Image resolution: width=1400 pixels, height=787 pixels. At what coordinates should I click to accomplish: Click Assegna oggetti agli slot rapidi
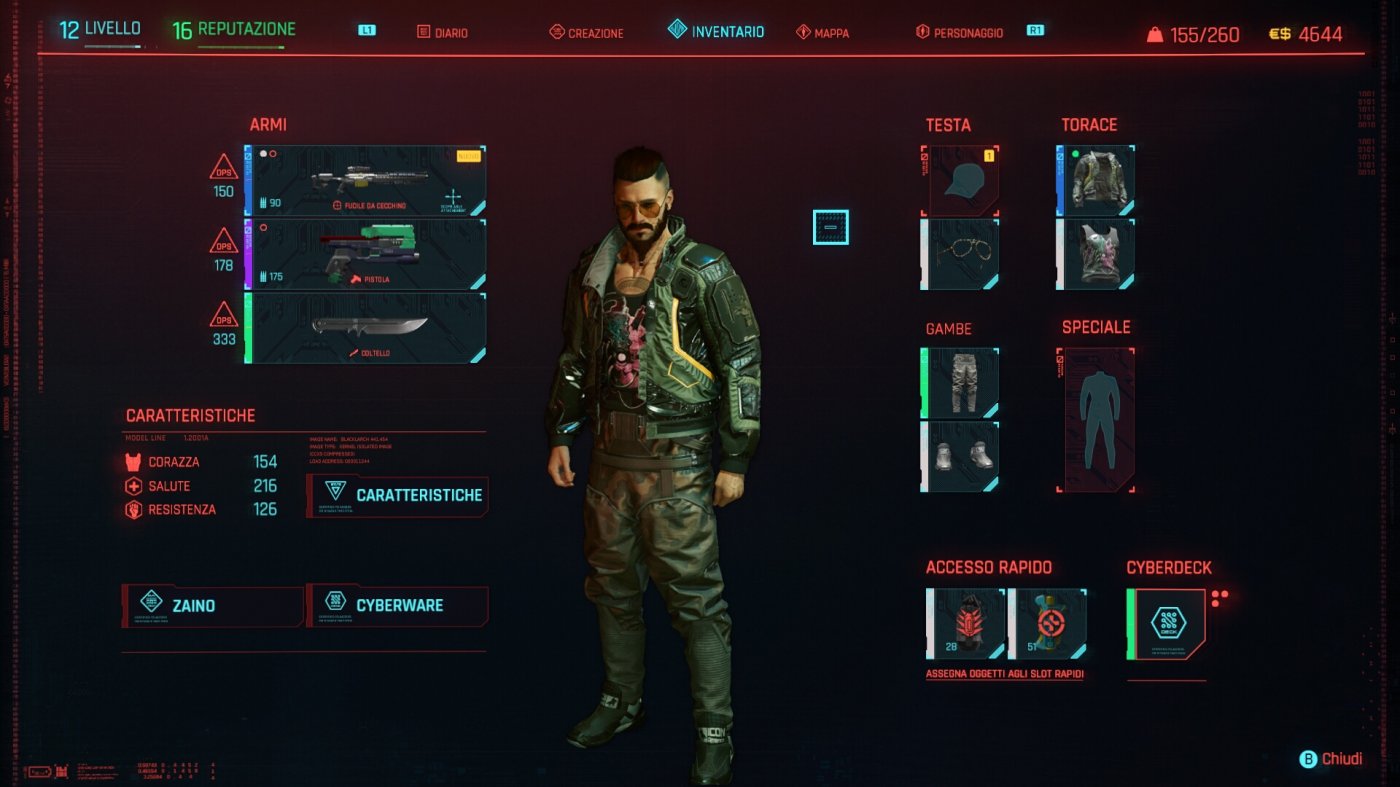tap(1004, 674)
